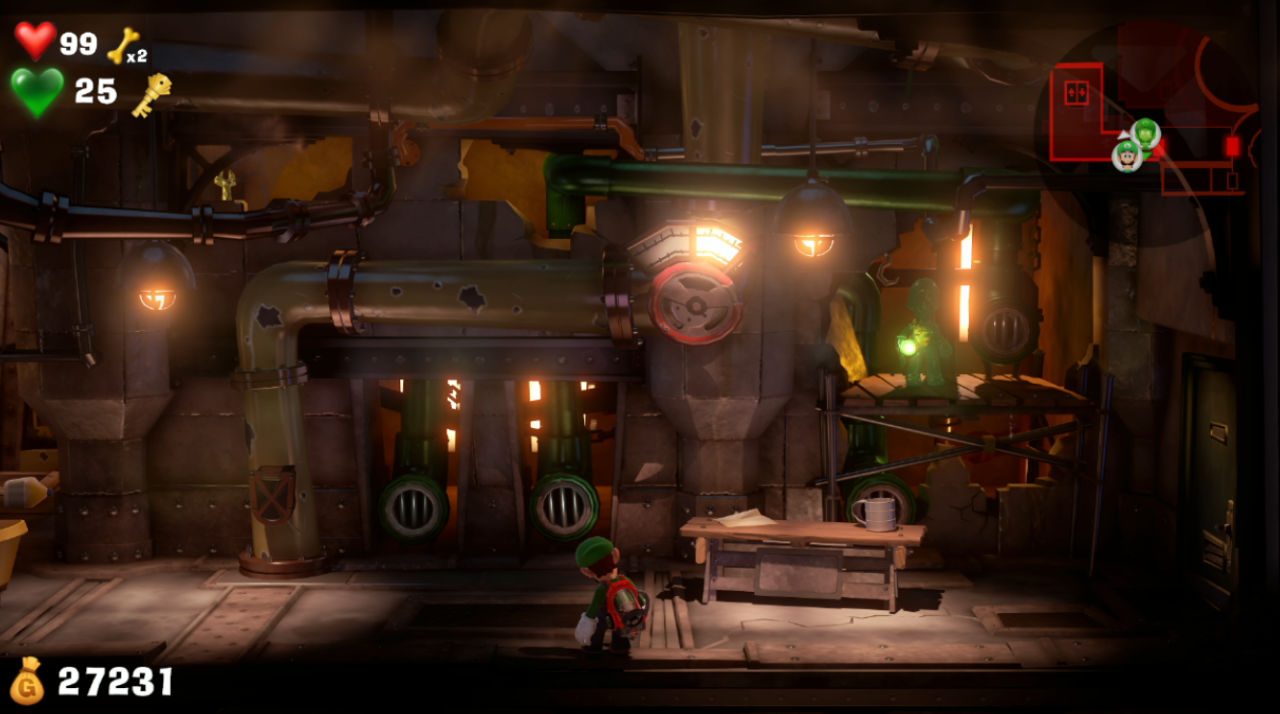Image resolution: width=1280 pixels, height=714 pixels.
Task: Click the gold money bag icon
Action: (27, 681)
